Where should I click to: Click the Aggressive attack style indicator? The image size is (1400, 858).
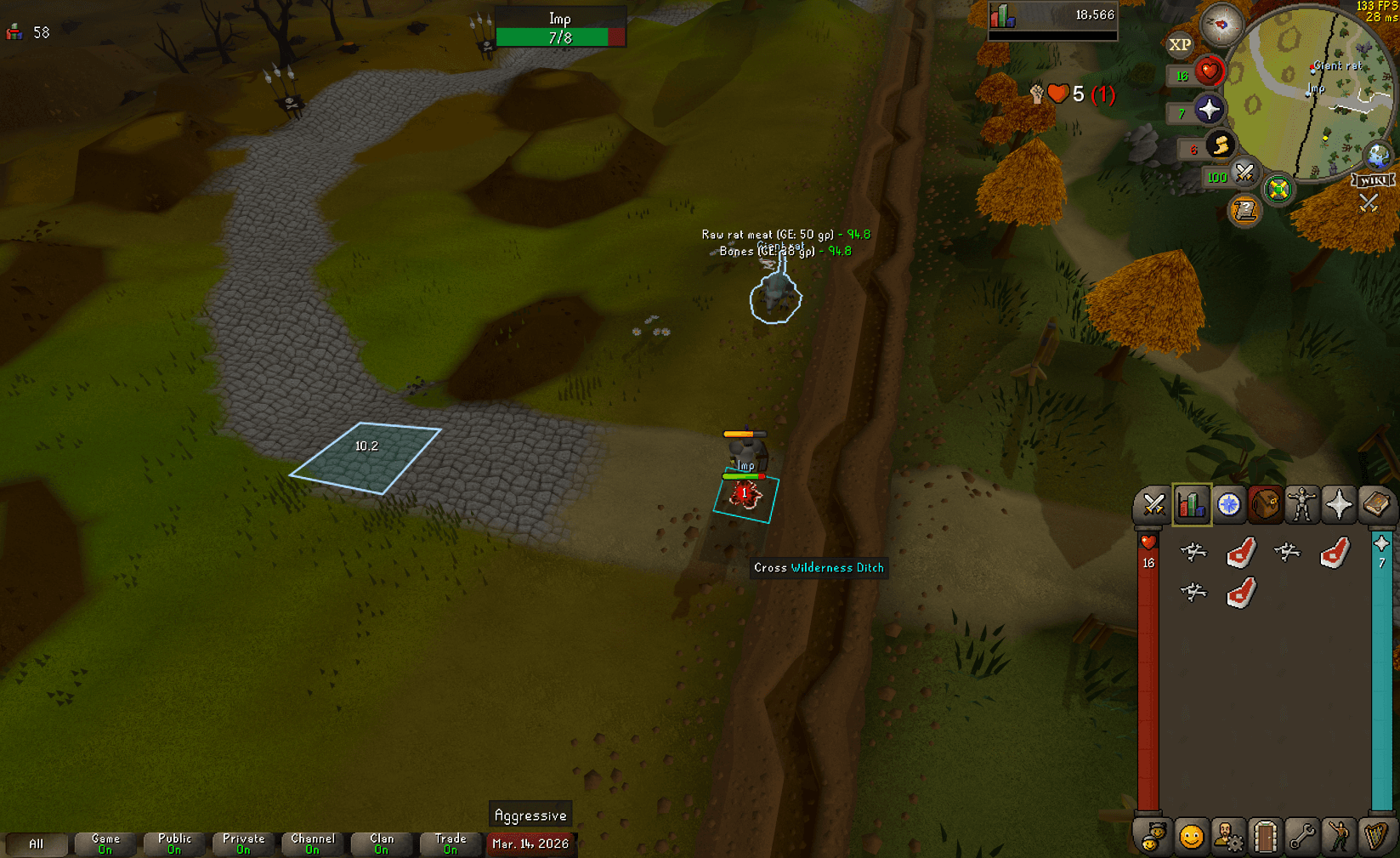pos(530,814)
